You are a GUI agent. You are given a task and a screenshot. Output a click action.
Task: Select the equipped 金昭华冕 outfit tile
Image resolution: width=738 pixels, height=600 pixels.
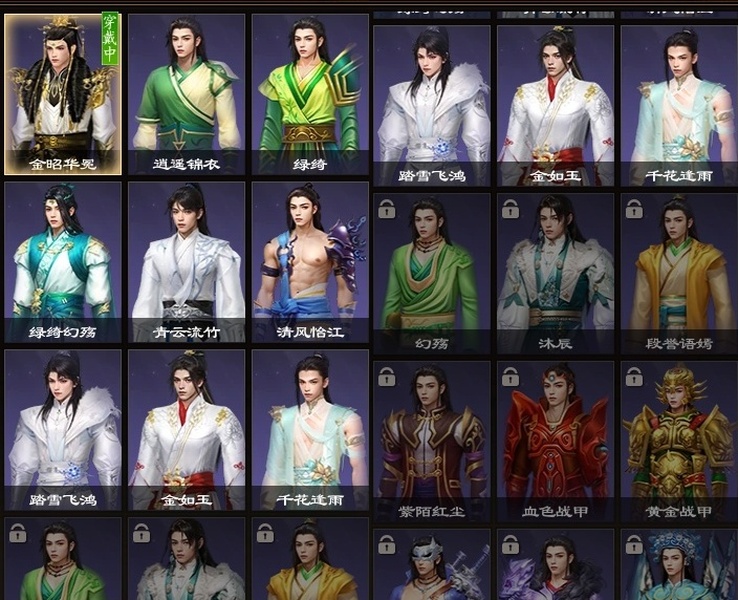point(63,94)
